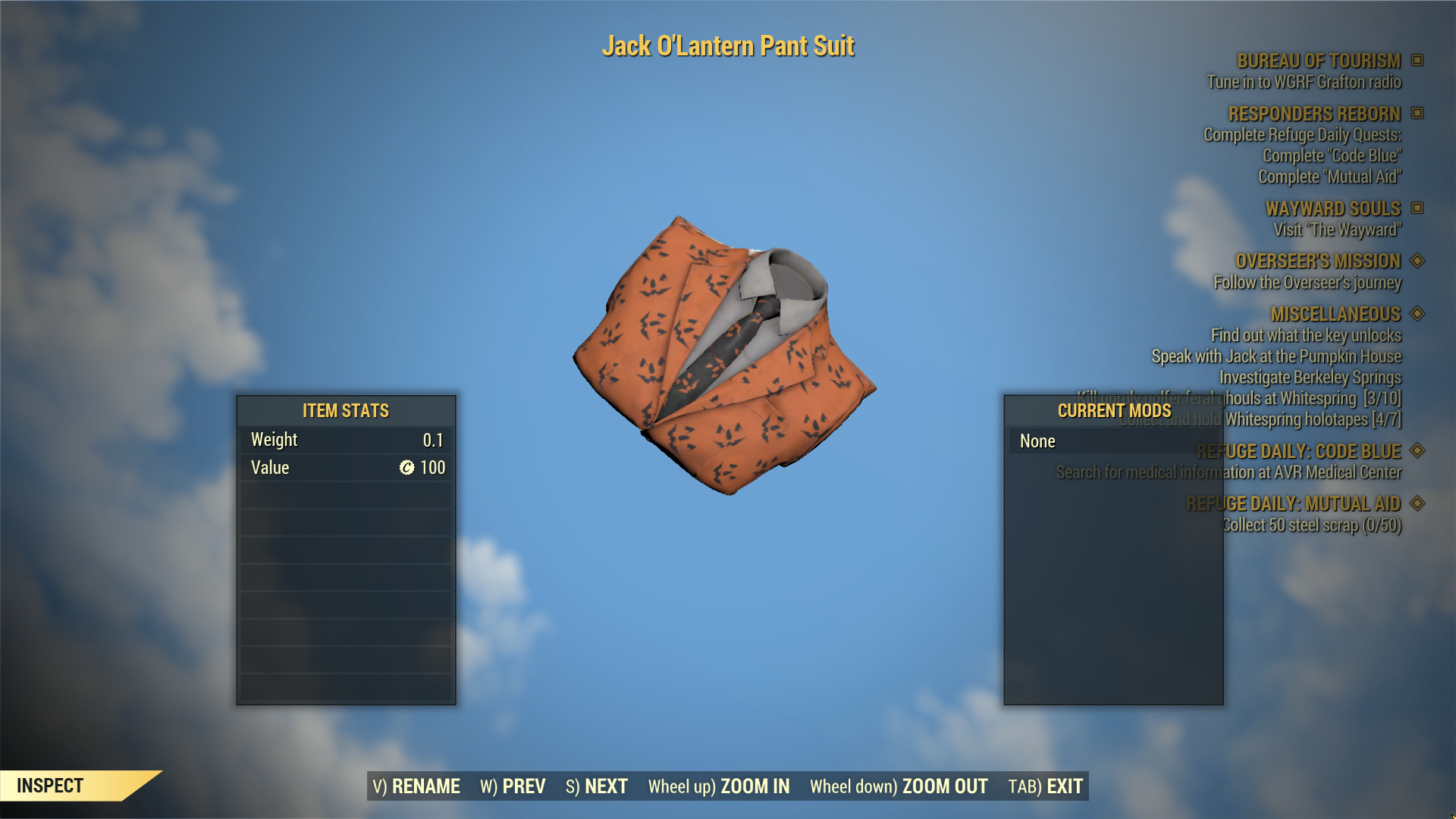Toggle tracking for Refuge Daily: Mutual Aid

[x=1417, y=504]
